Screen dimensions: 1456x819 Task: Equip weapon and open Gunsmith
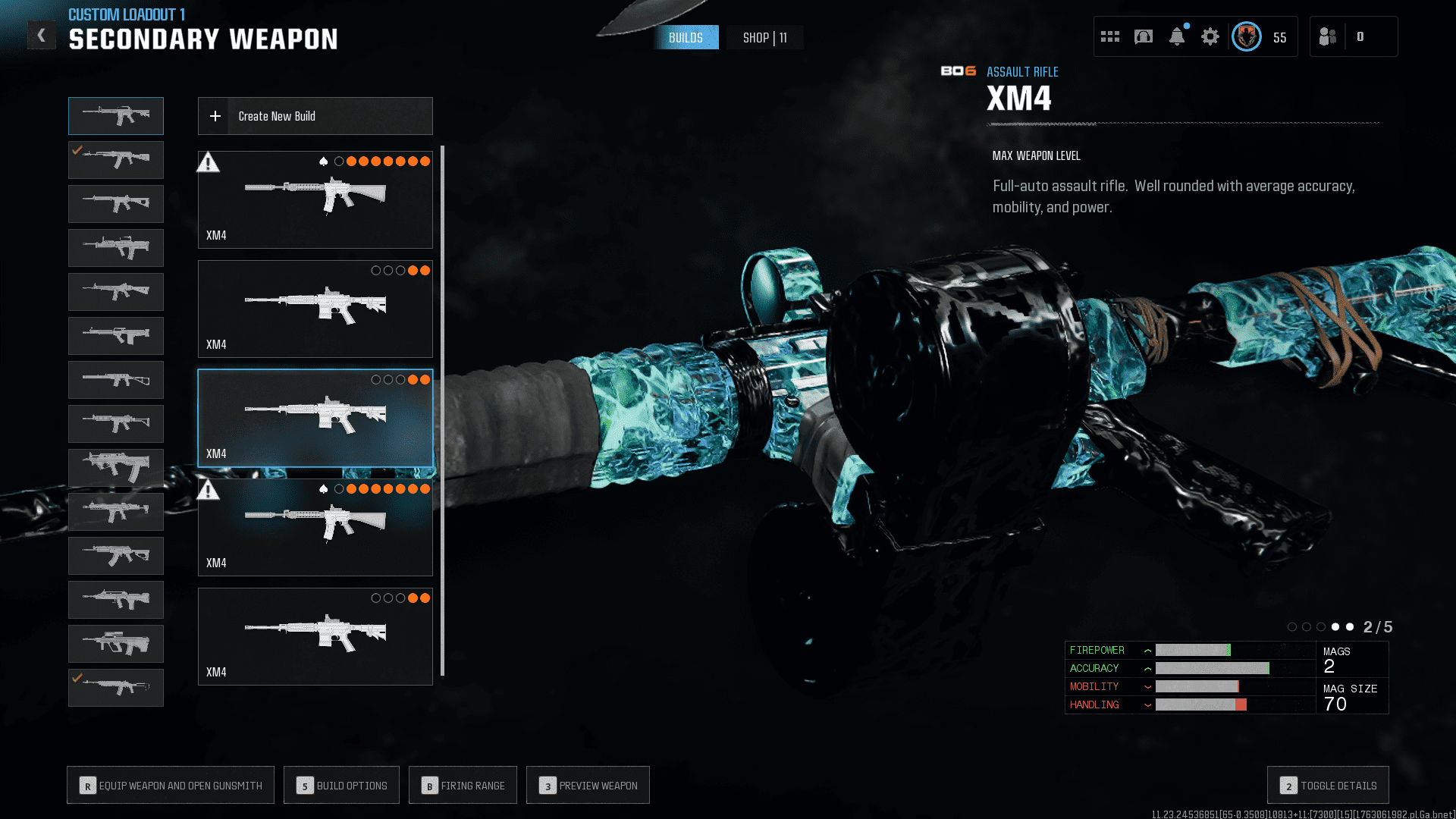[171, 786]
